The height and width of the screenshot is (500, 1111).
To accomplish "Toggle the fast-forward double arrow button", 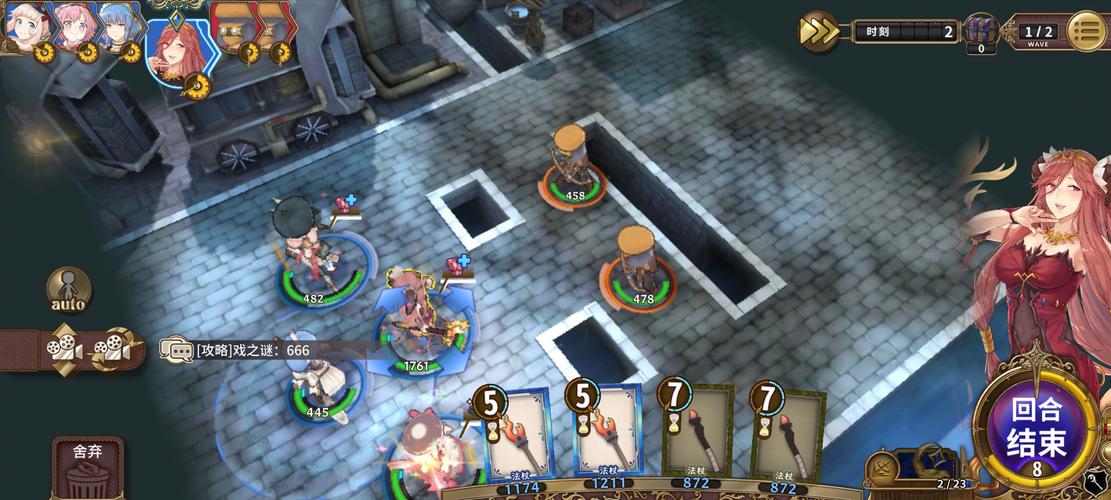I will tap(819, 31).
